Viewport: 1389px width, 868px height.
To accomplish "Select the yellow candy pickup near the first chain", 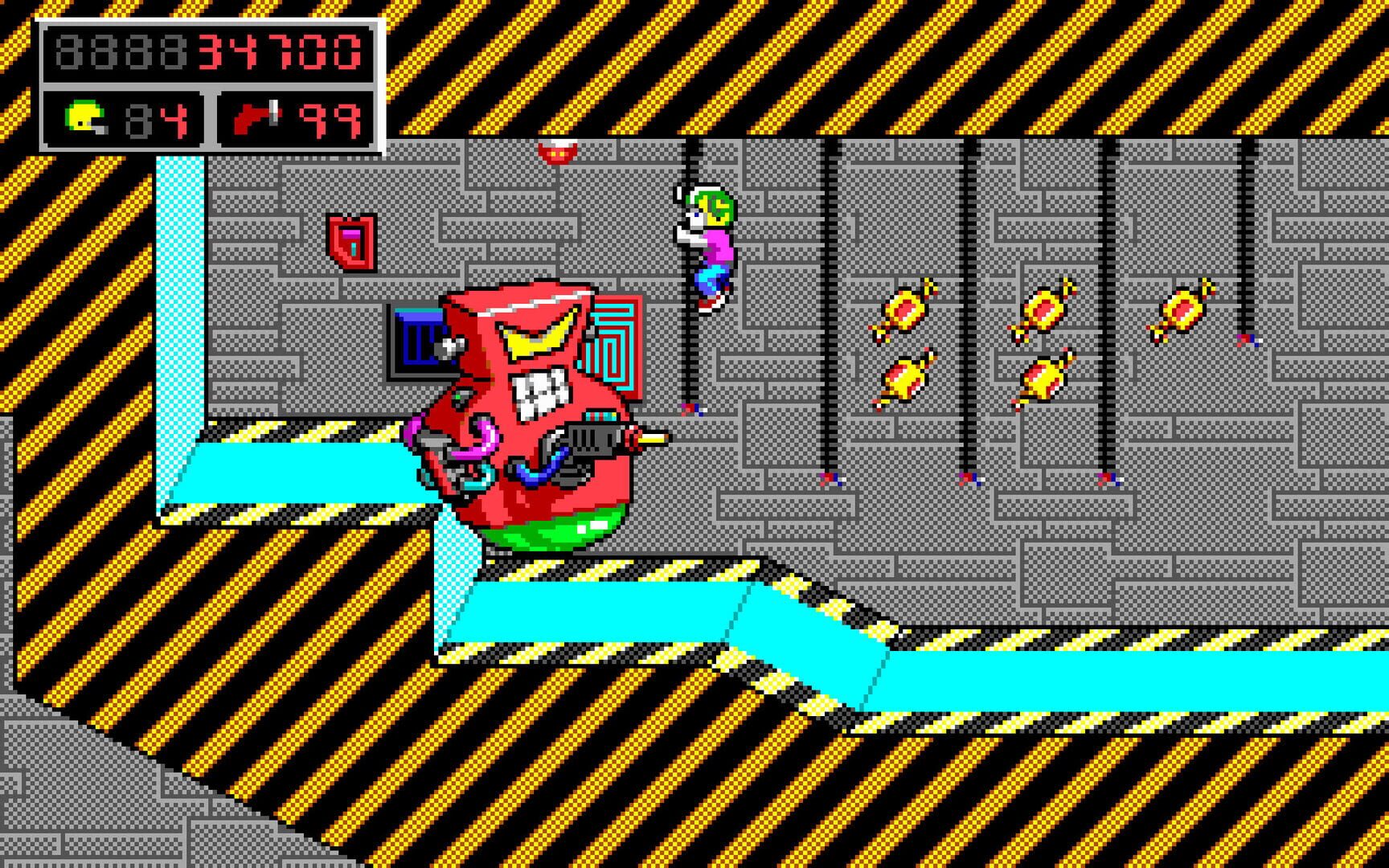I will coord(906,309).
